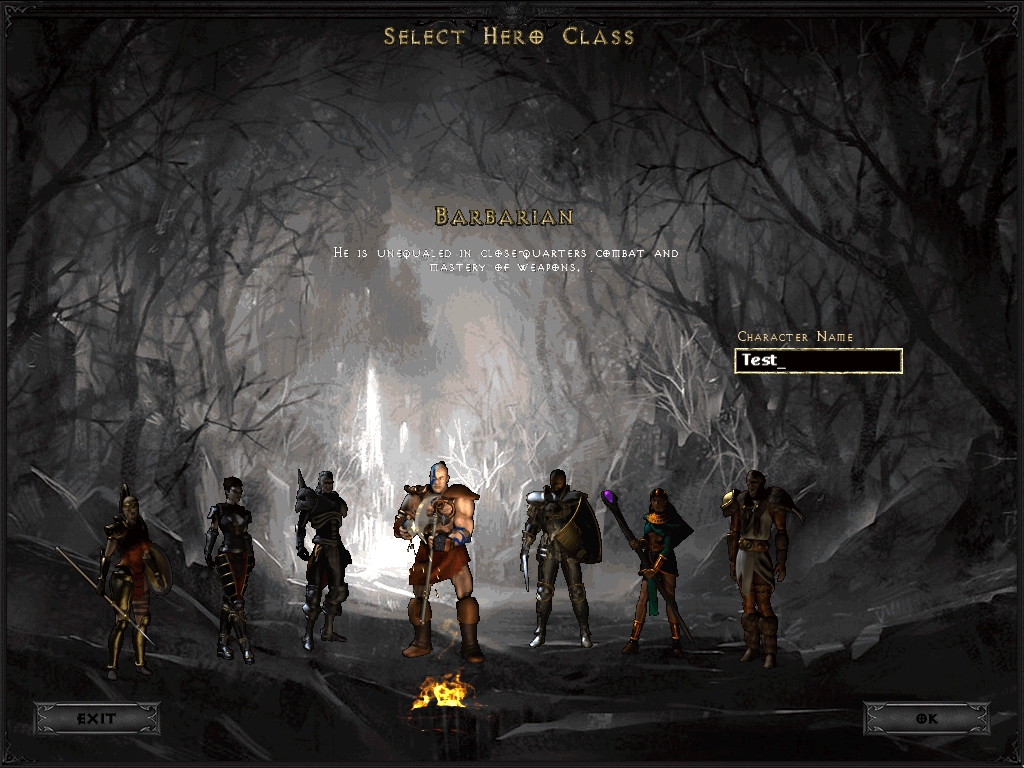Click the Exit button
The width and height of the screenshot is (1024, 768).
pyautogui.click(x=97, y=718)
